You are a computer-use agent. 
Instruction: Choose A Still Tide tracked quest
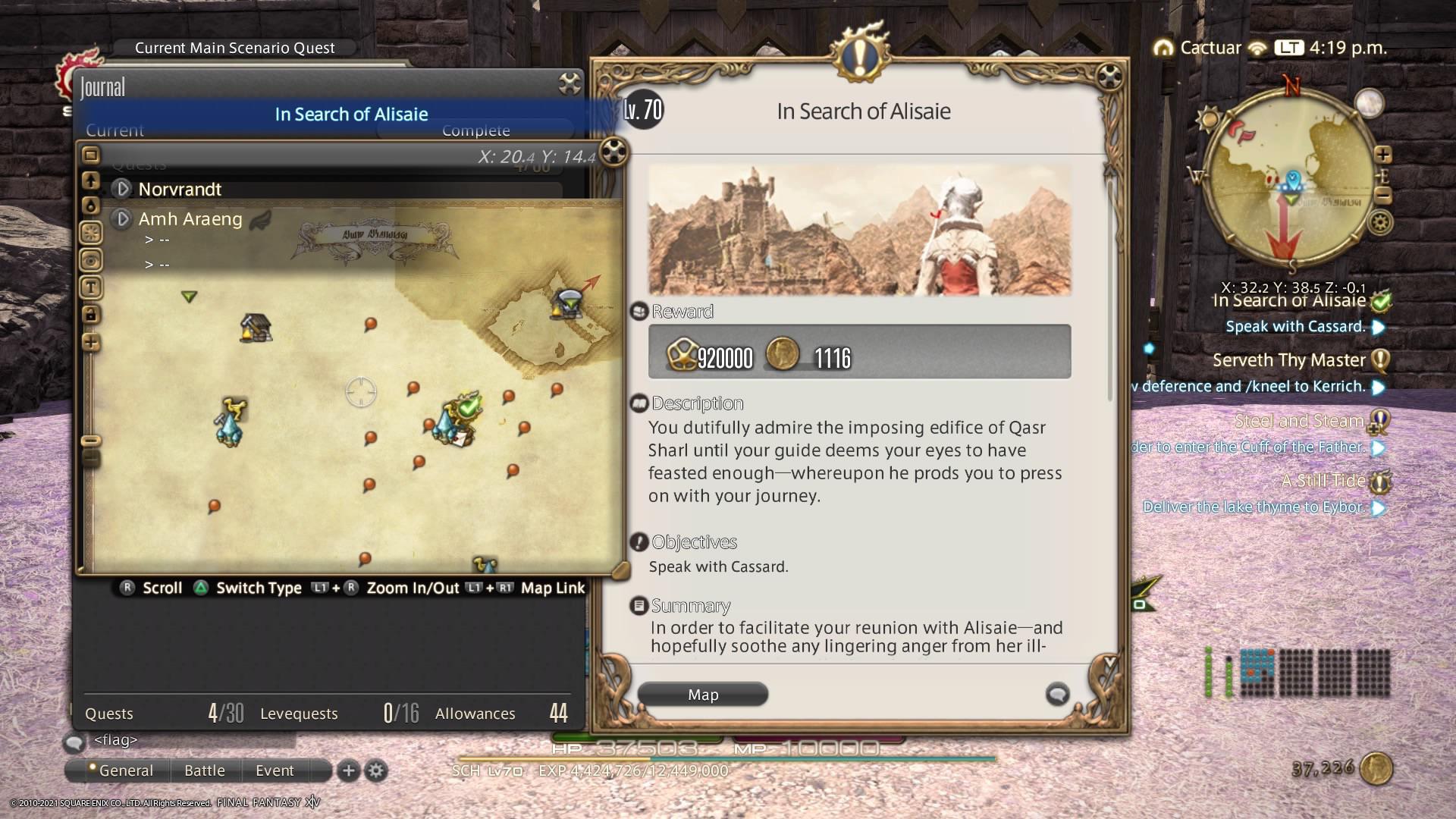click(x=1323, y=481)
